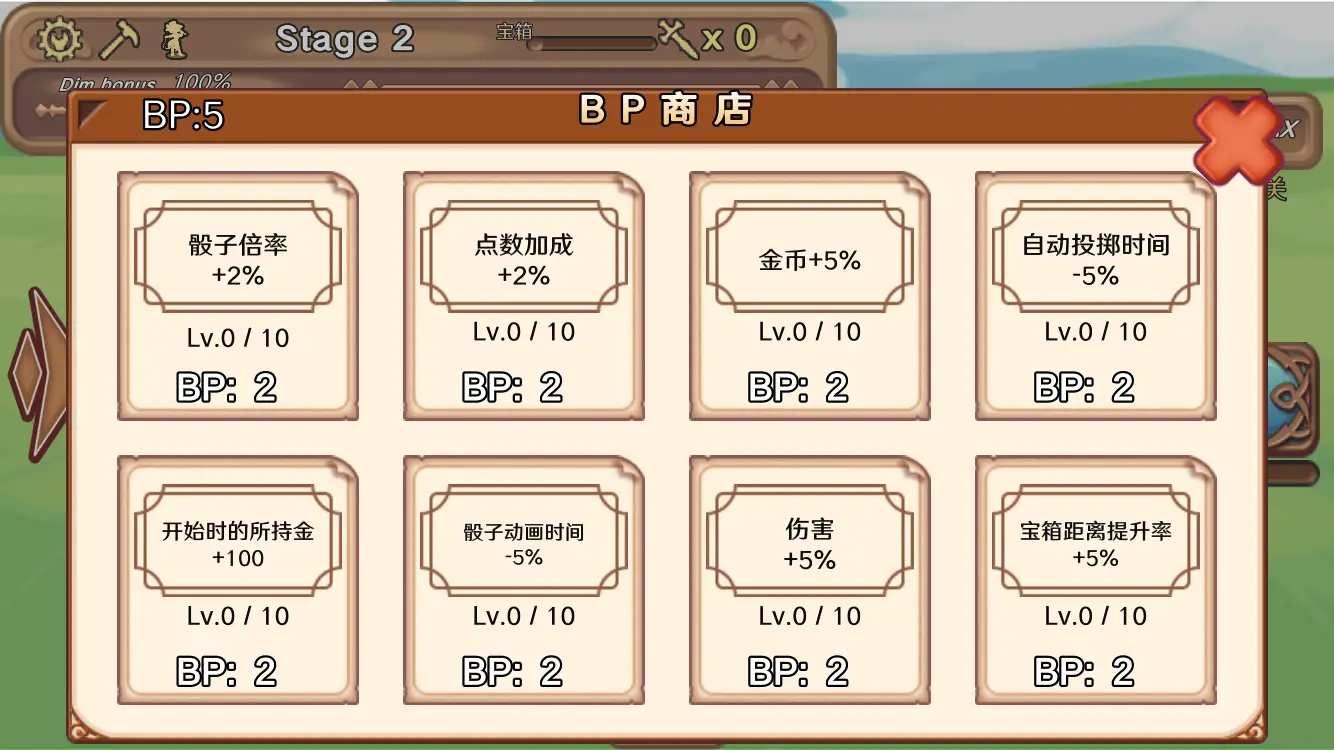Click the Stage 2 title text

(x=345, y=40)
